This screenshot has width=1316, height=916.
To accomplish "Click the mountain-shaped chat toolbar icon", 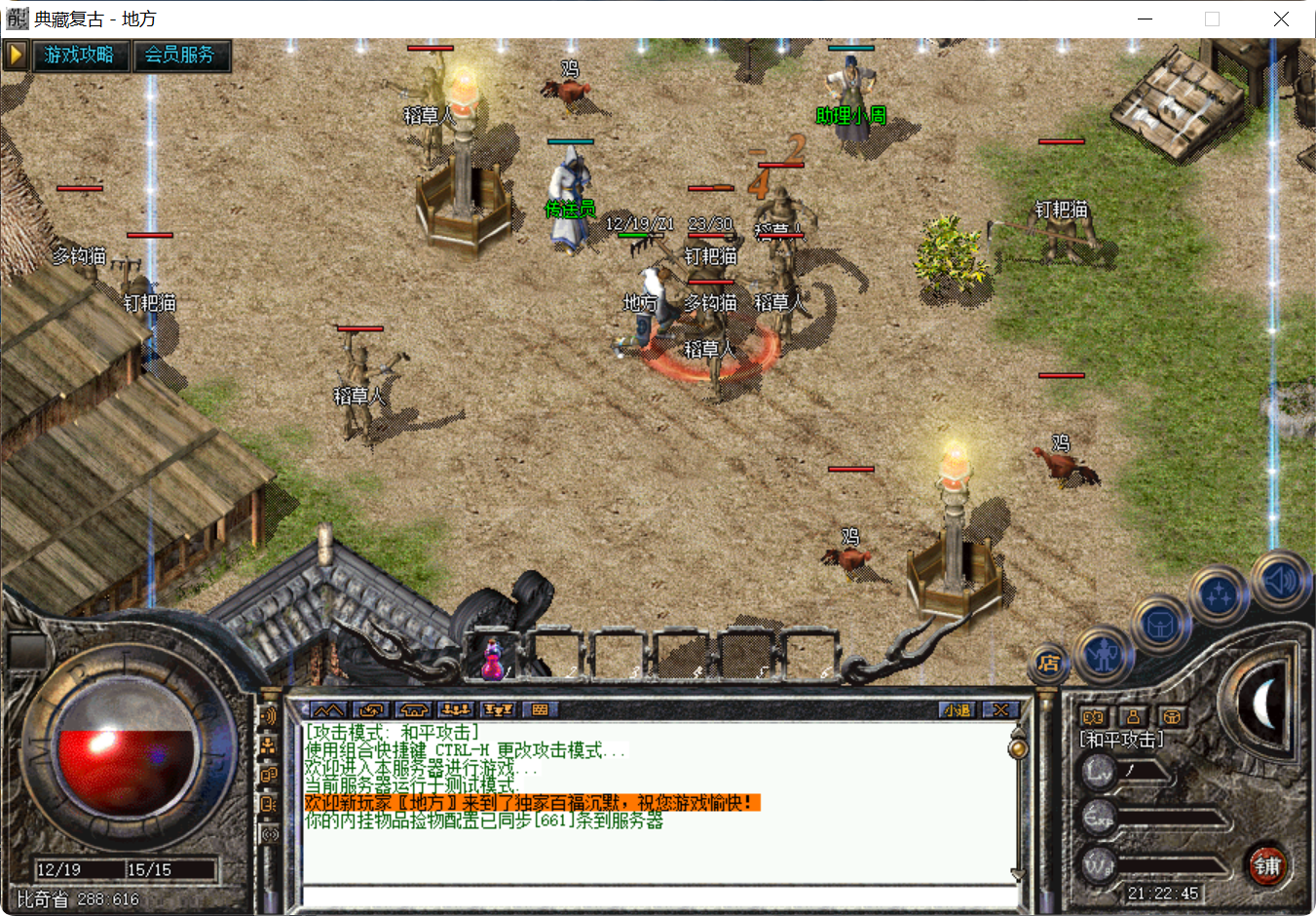I will [327, 709].
